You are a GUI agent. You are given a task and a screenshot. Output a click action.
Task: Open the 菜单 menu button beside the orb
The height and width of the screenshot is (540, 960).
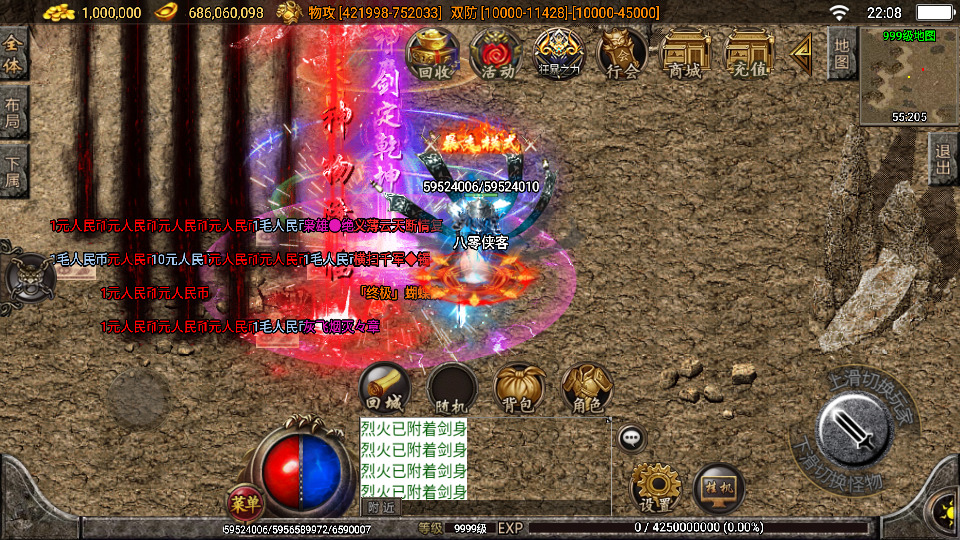coord(244,501)
